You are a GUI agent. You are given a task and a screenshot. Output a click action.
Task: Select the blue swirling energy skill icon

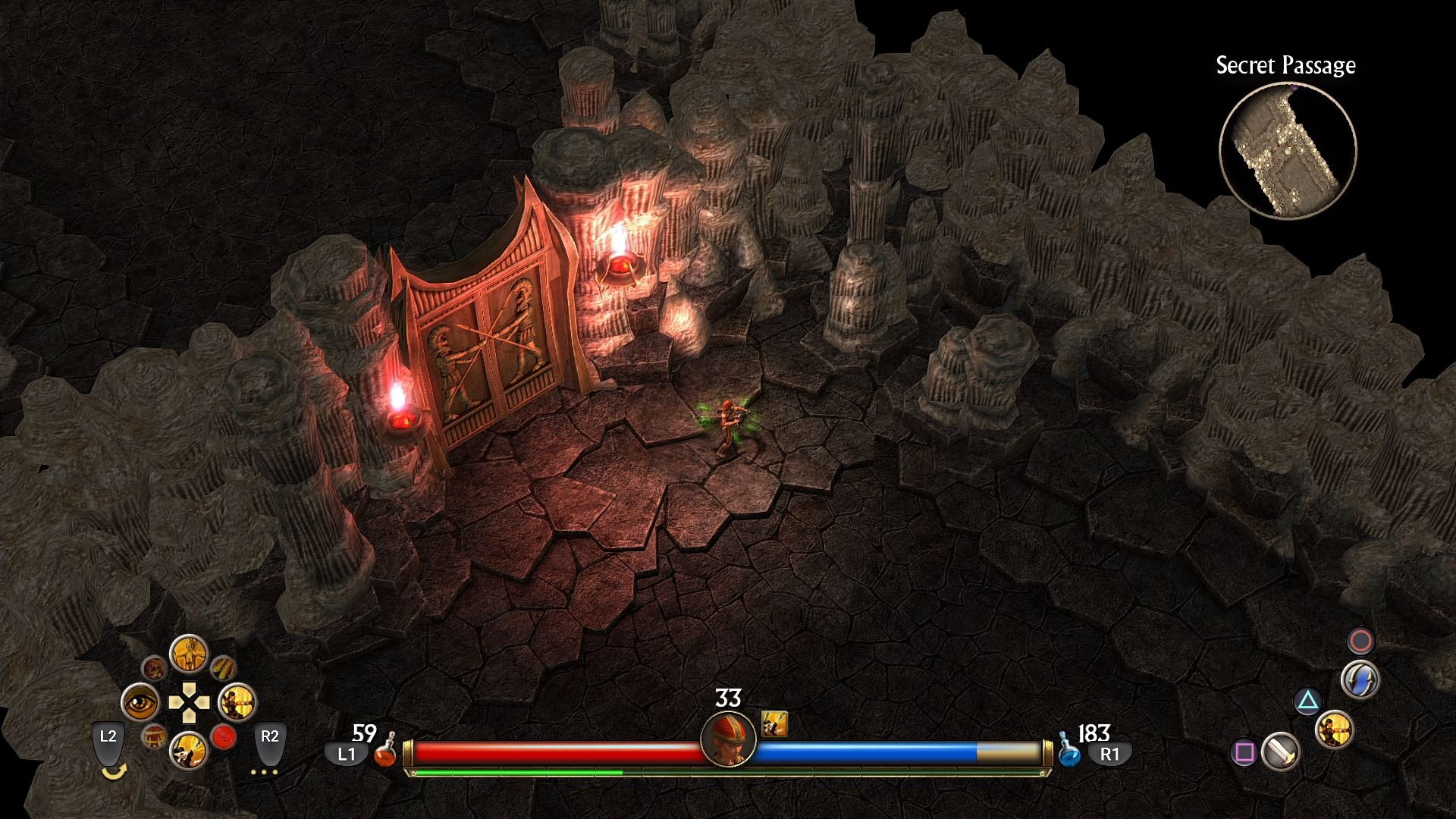point(1360,679)
